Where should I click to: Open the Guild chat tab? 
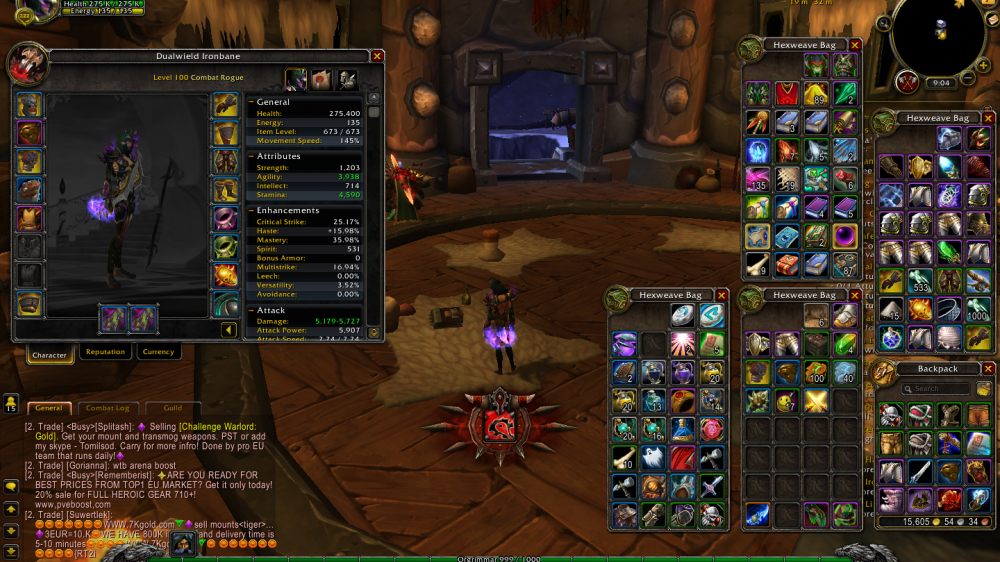click(x=173, y=408)
